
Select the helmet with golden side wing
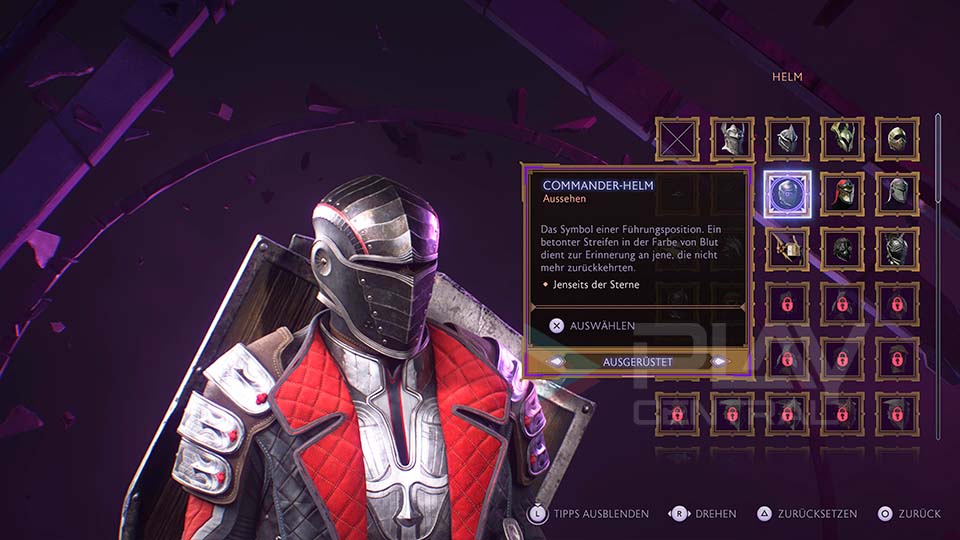(787, 248)
